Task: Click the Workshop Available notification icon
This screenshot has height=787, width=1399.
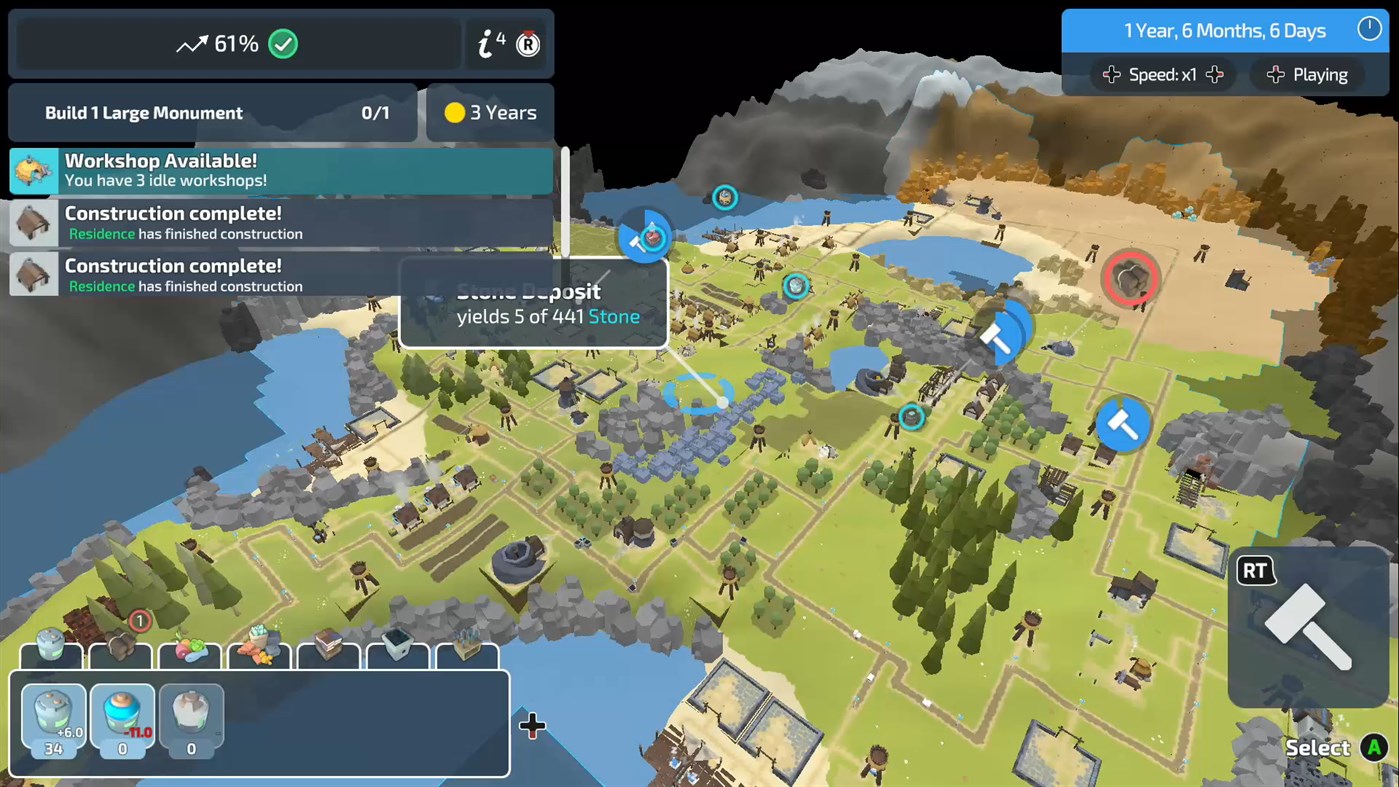Action: (33, 170)
